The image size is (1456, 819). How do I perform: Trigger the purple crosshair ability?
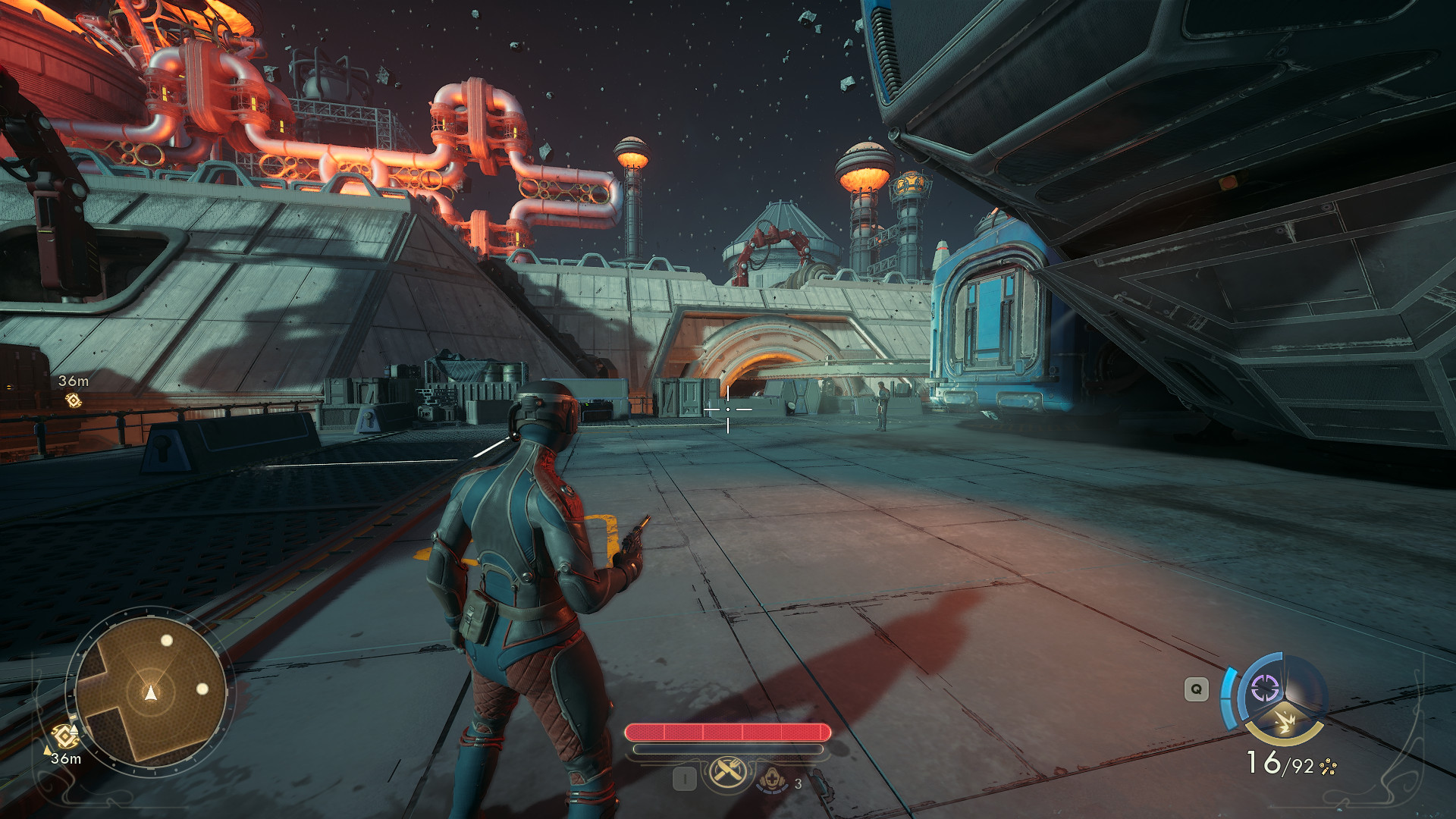click(x=1265, y=689)
